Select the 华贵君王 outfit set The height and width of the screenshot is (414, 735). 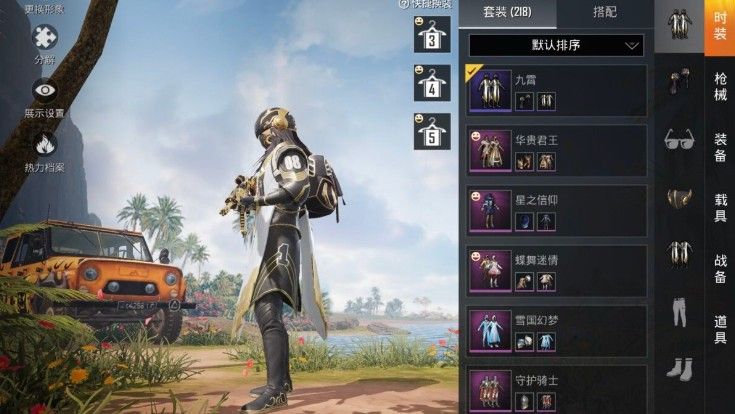click(x=556, y=150)
